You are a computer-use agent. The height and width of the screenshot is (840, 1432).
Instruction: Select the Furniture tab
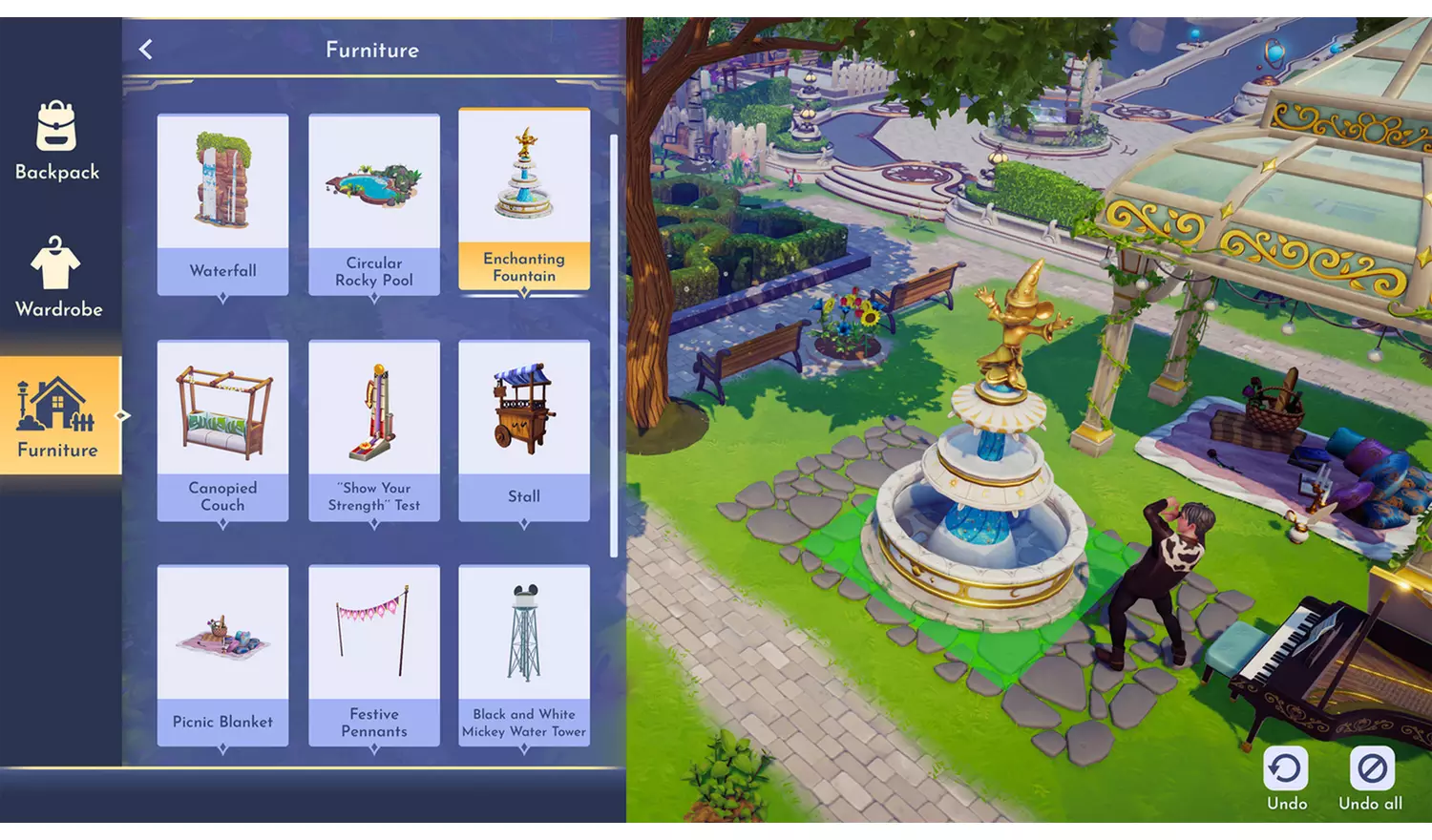coord(59,416)
